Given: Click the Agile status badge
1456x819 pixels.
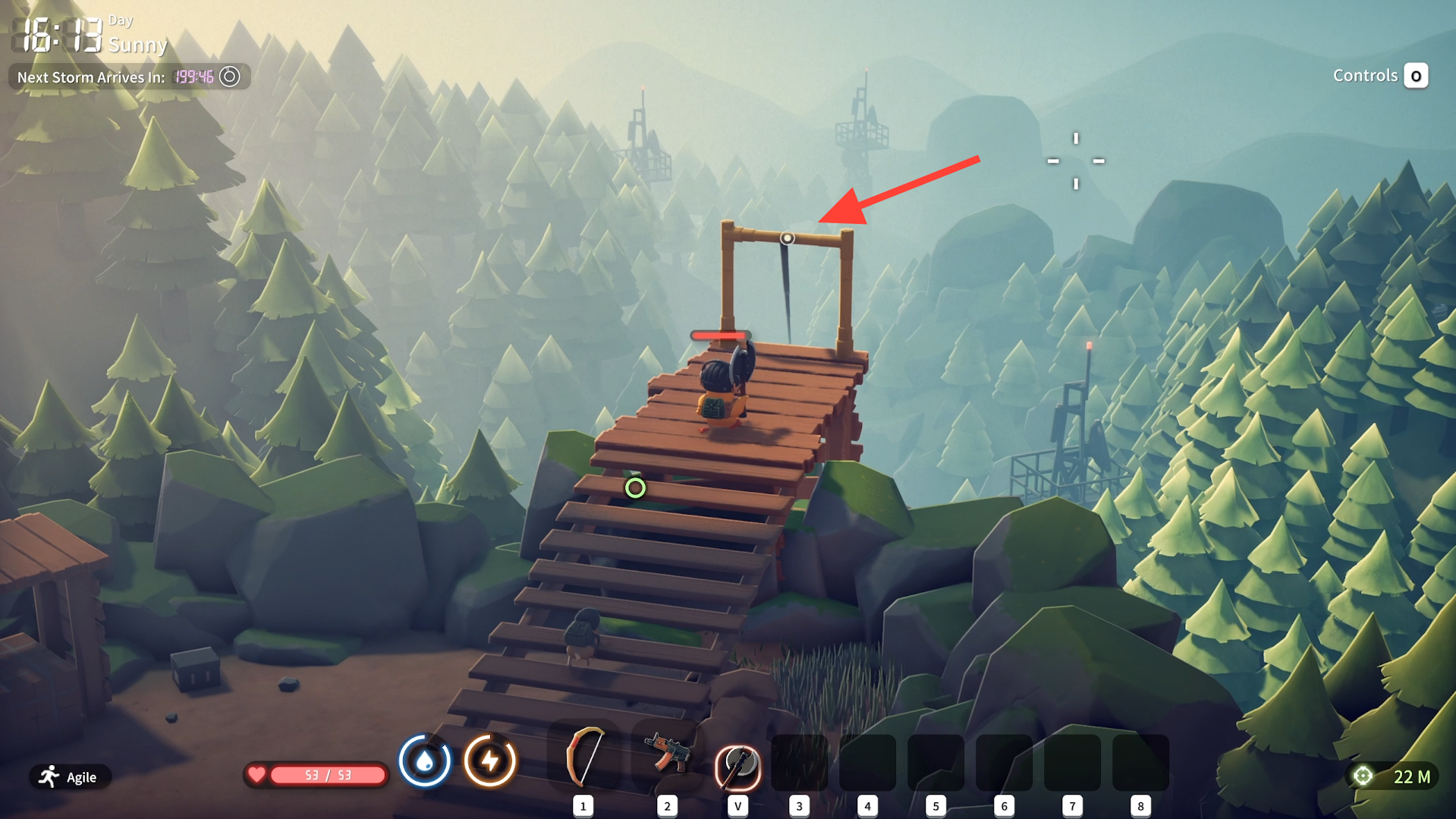Looking at the screenshot, I should 70,776.
